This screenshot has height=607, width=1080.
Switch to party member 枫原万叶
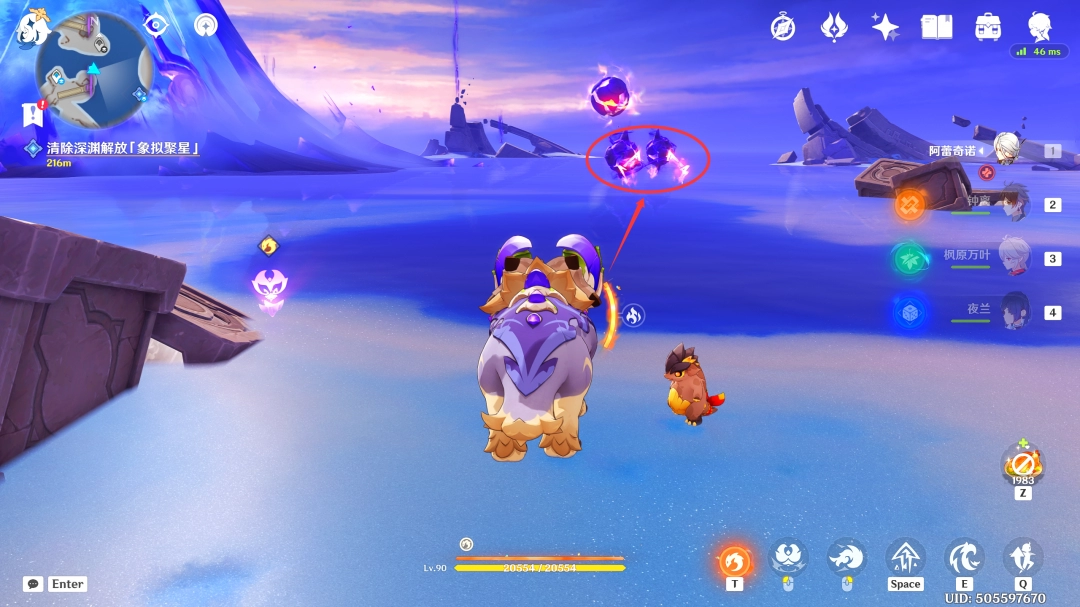point(1014,258)
